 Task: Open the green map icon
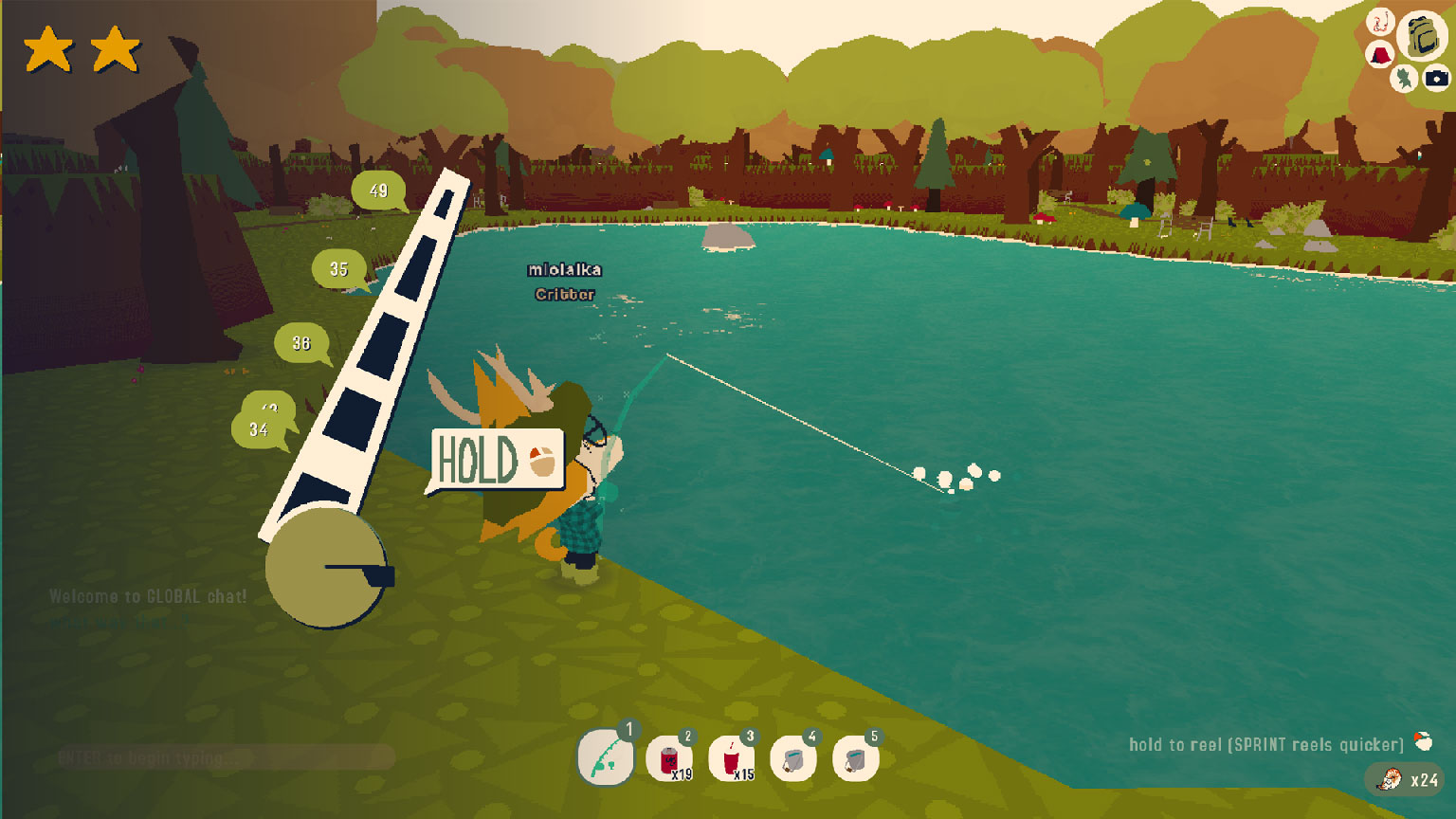click(1404, 78)
